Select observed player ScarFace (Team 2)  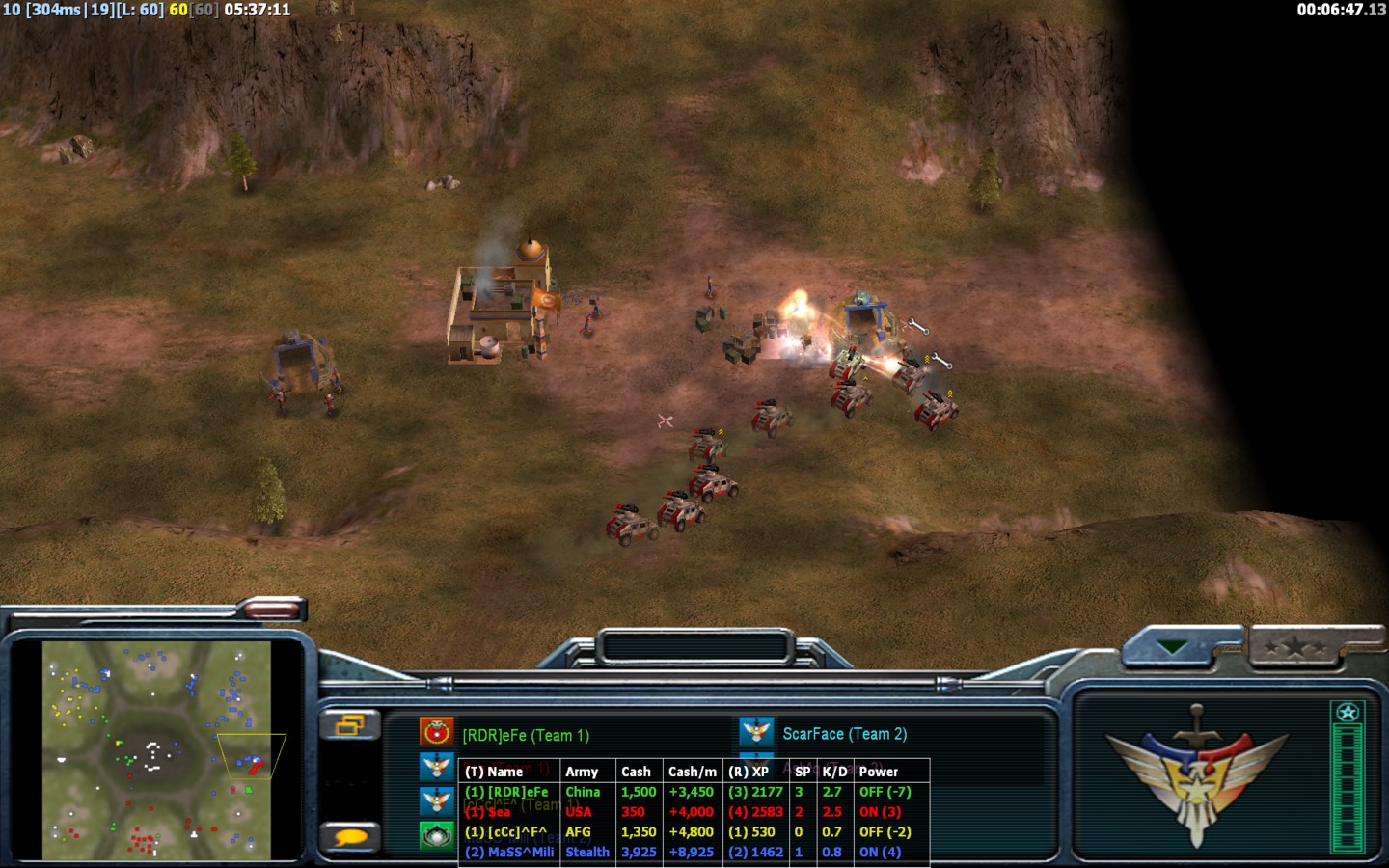pyautogui.click(x=844, y=734)
